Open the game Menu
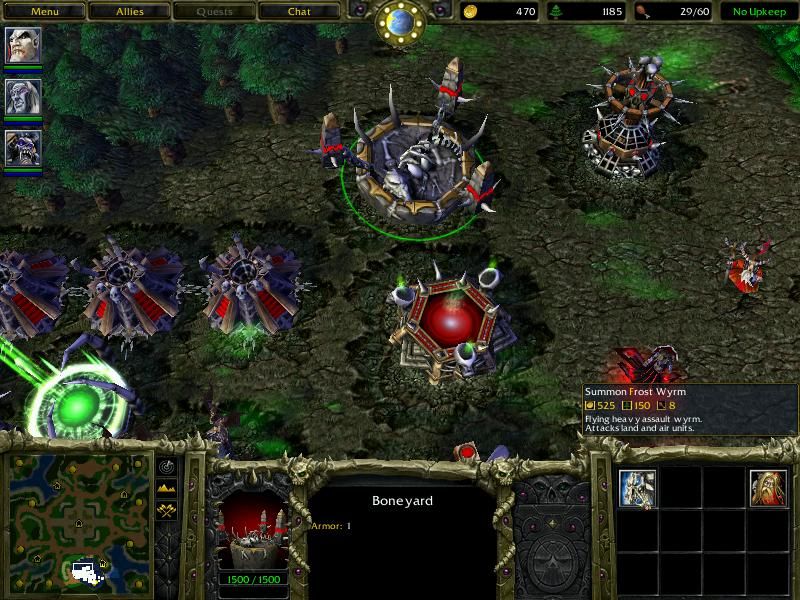This screenshot has height=600, width=800. point(44,12)
